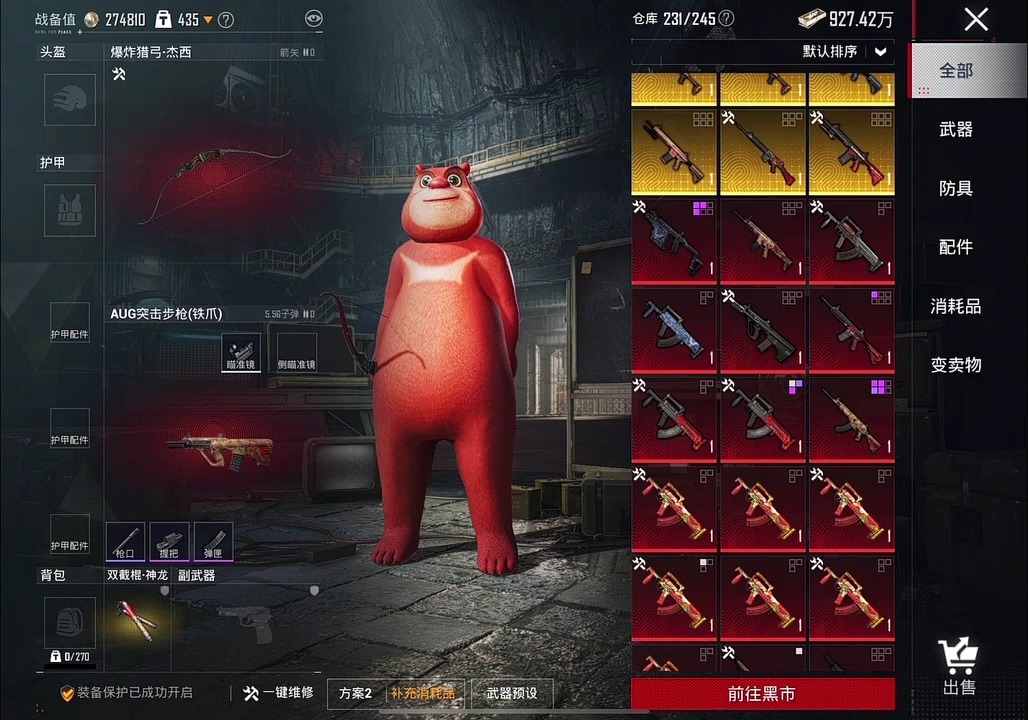This screenshot has height=720, width=1028.
Task: Open the 默认排序 sort dropdown
Action: (x=845, y=52)
